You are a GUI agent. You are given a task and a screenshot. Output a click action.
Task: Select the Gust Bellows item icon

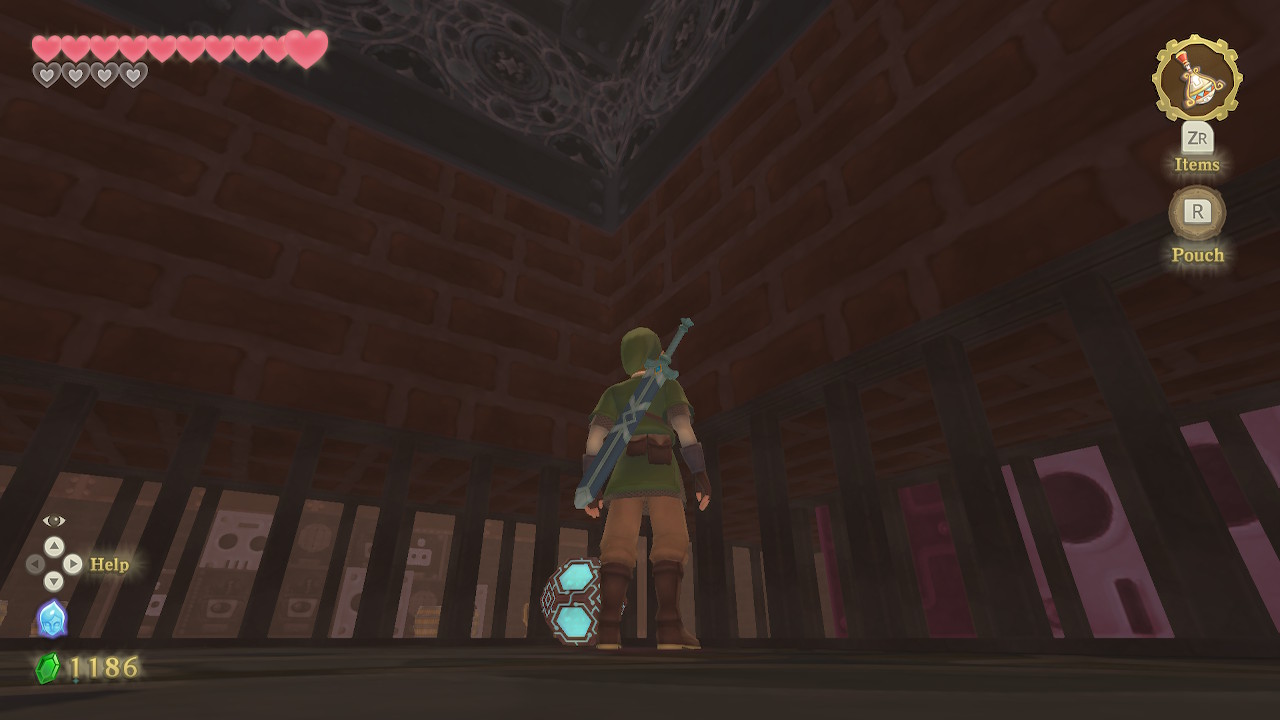click(1196, 79)
